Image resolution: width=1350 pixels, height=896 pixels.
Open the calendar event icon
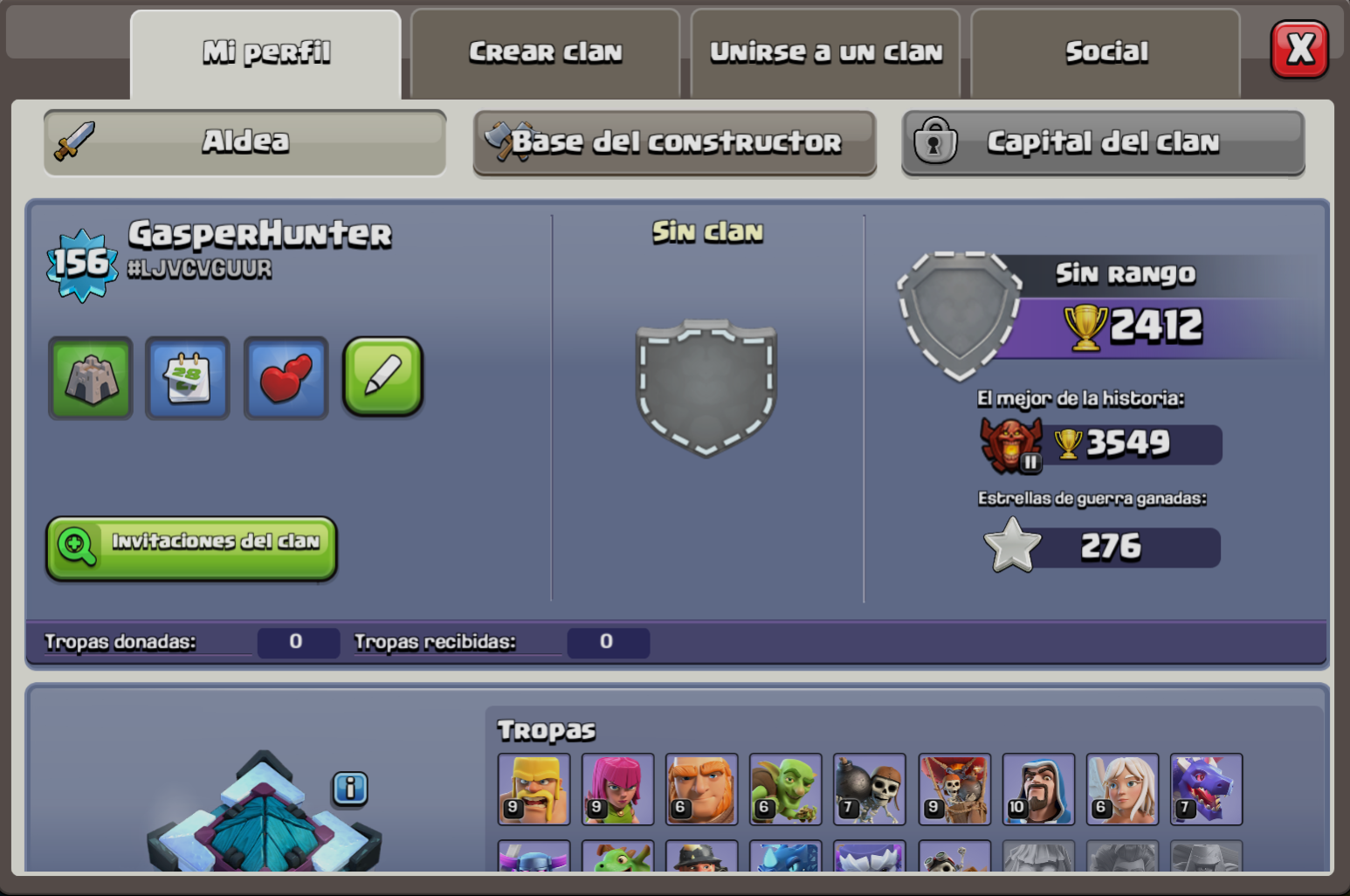[x=187, y=378]
